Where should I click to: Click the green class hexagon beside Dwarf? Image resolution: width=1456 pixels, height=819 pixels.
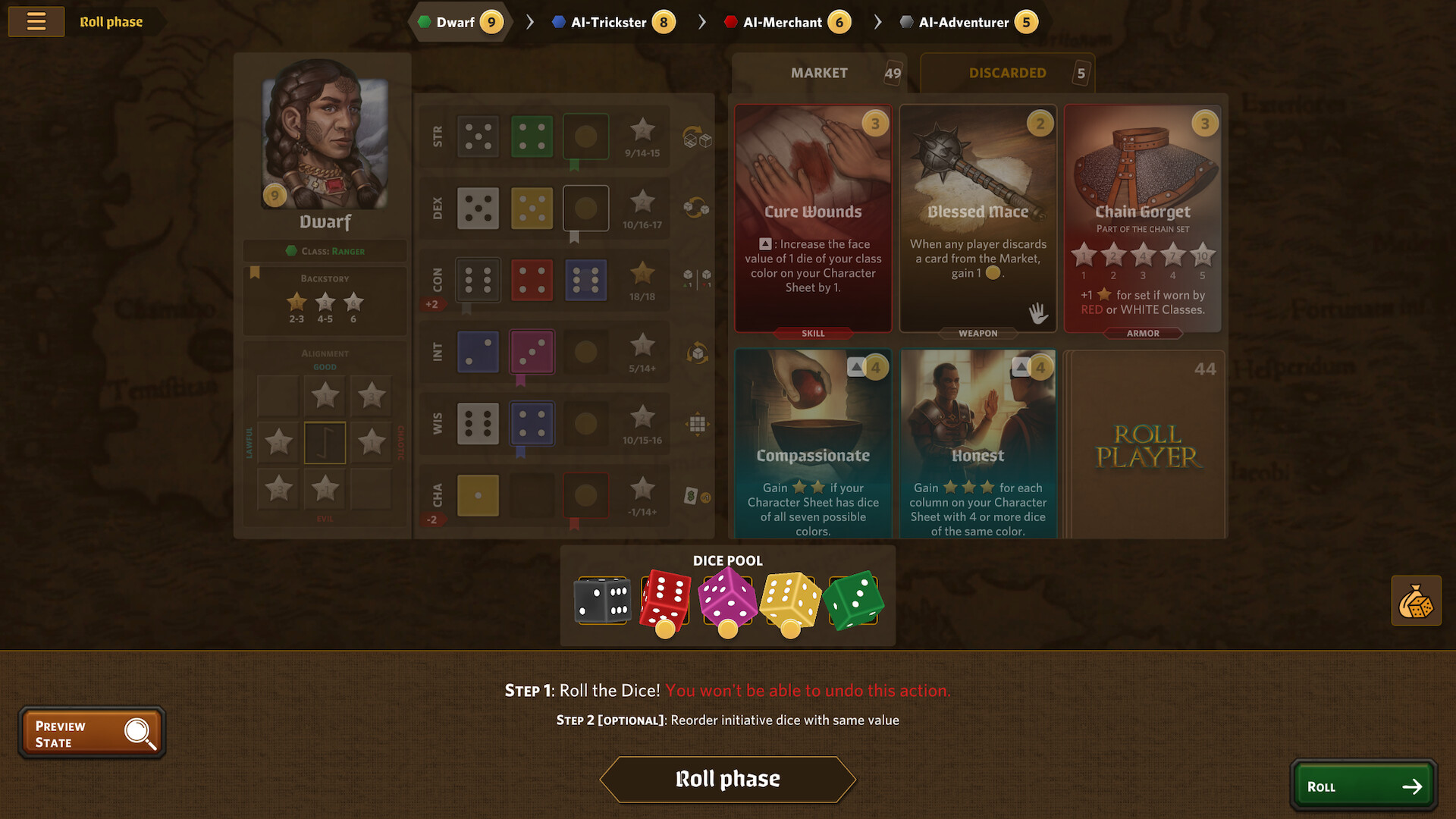423,22
